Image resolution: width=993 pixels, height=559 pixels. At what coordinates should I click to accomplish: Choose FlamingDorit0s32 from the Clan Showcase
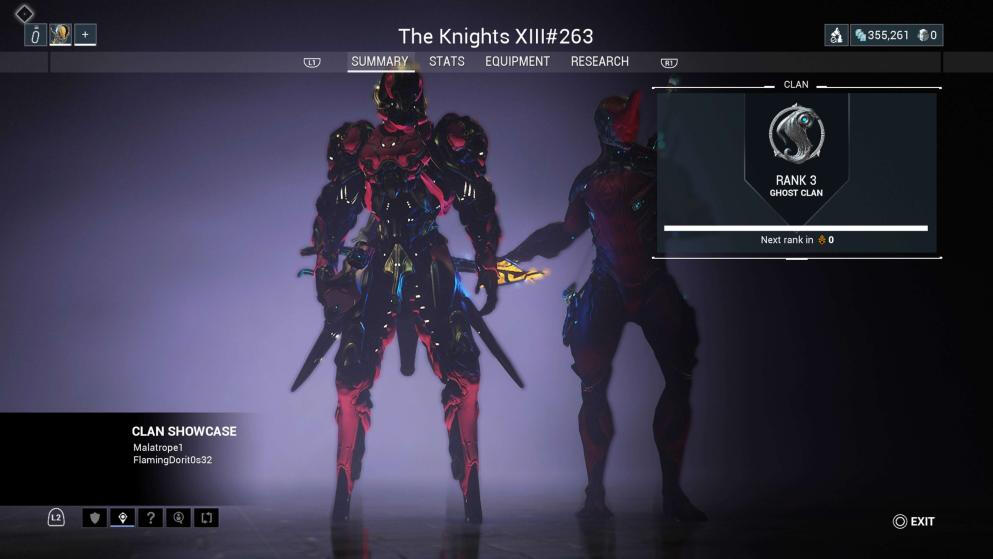click(172, 460)
